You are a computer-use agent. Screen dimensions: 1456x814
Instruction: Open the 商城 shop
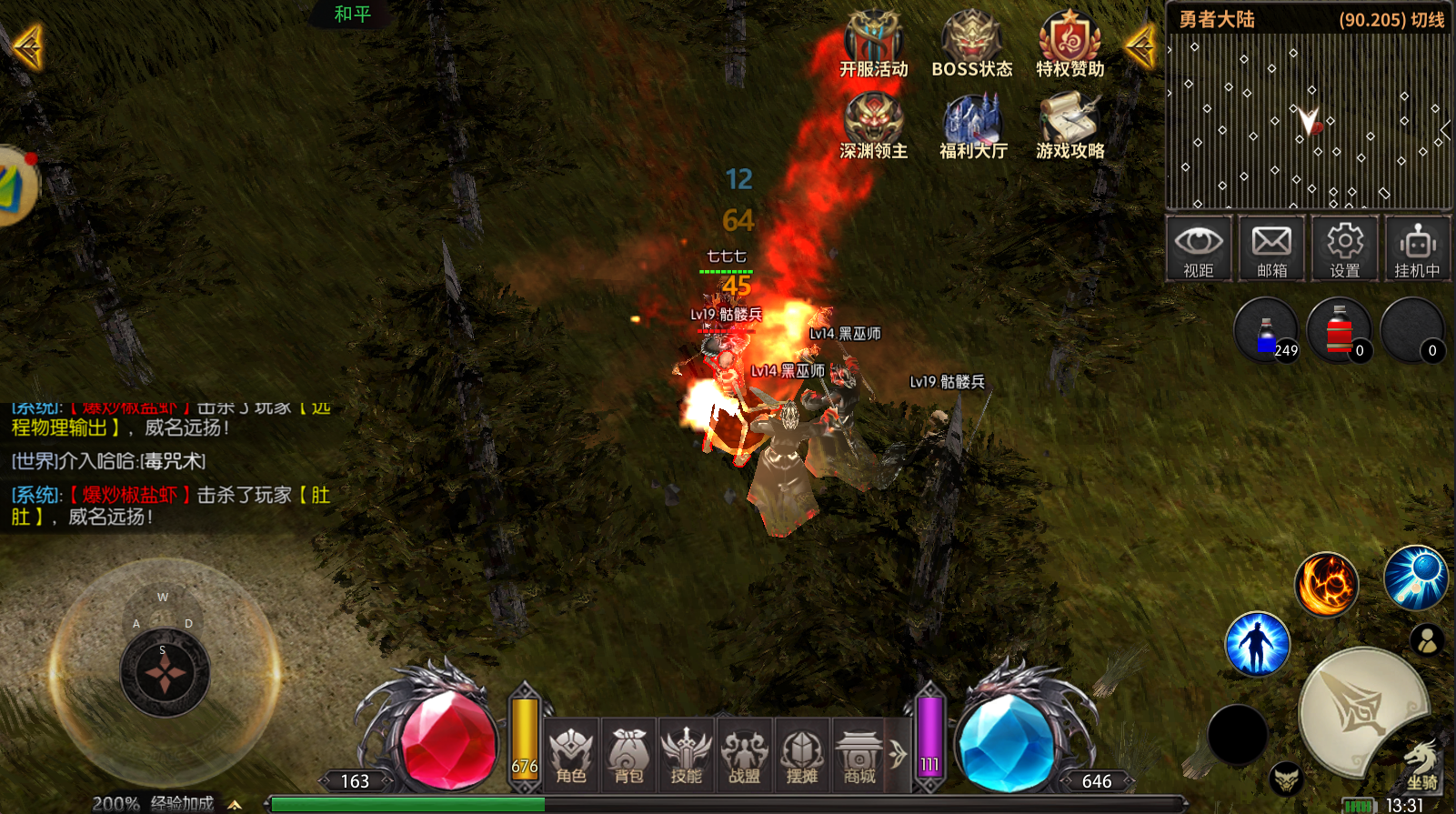[859, 756]
